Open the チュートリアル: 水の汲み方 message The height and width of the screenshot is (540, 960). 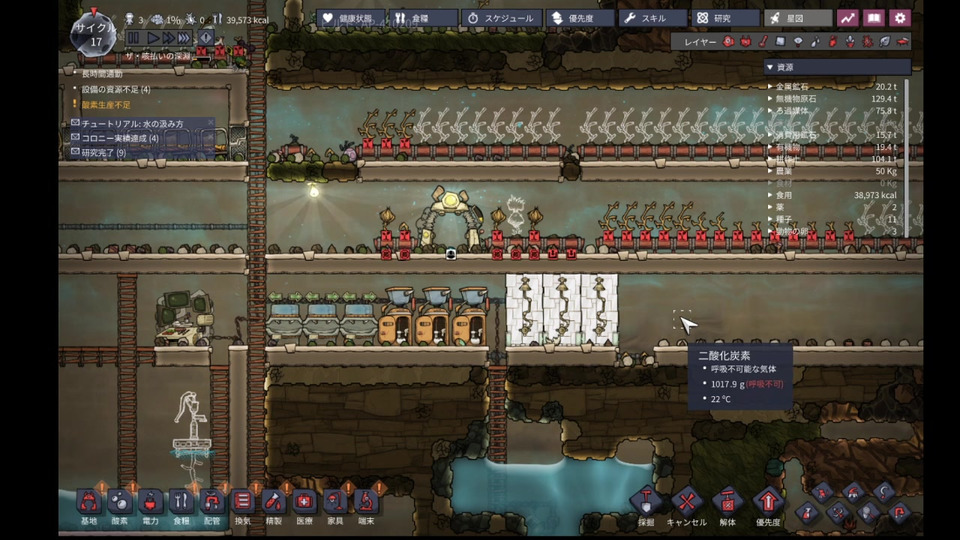(142, 123)
